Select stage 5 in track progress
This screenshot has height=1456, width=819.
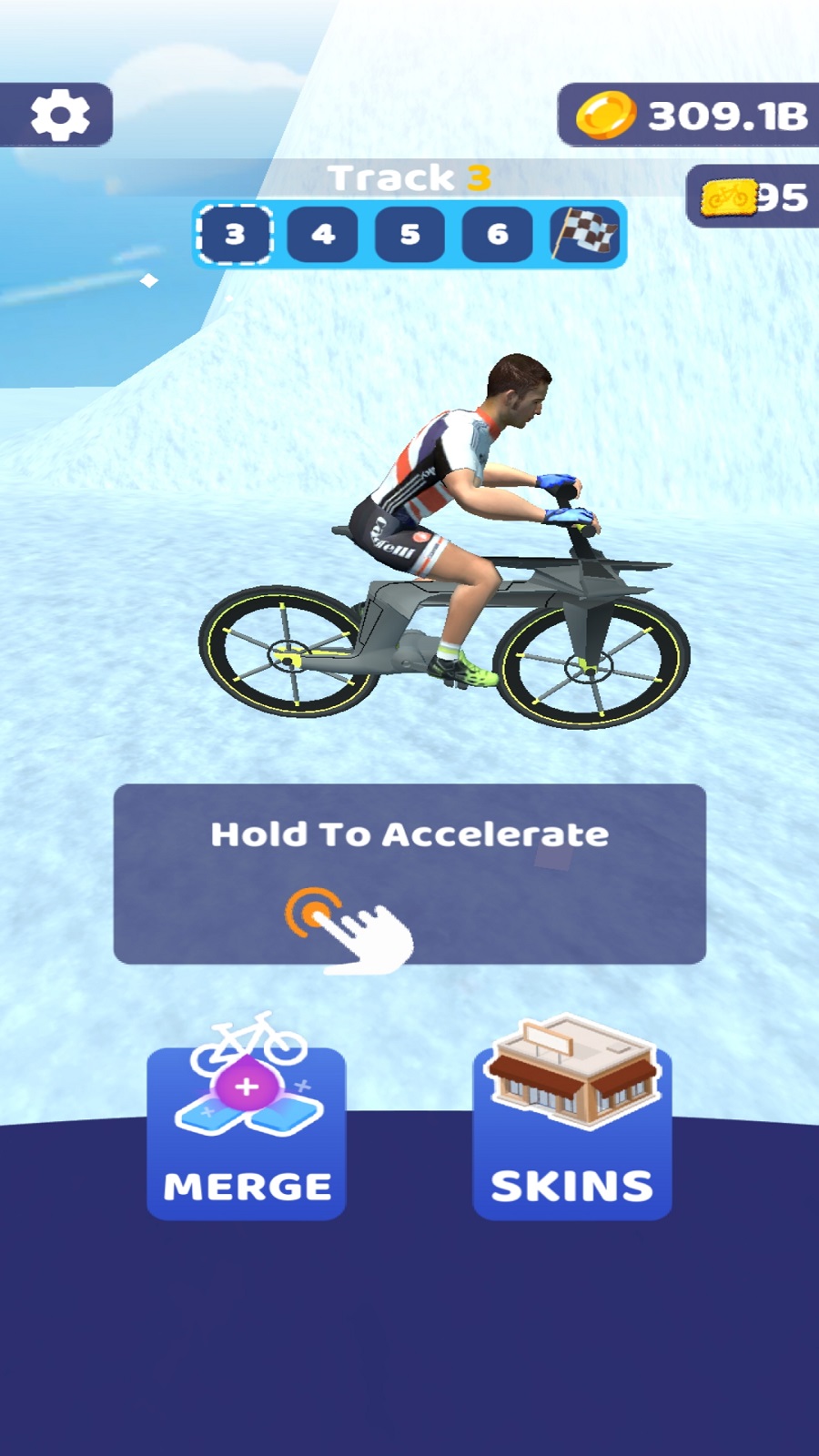409,235
